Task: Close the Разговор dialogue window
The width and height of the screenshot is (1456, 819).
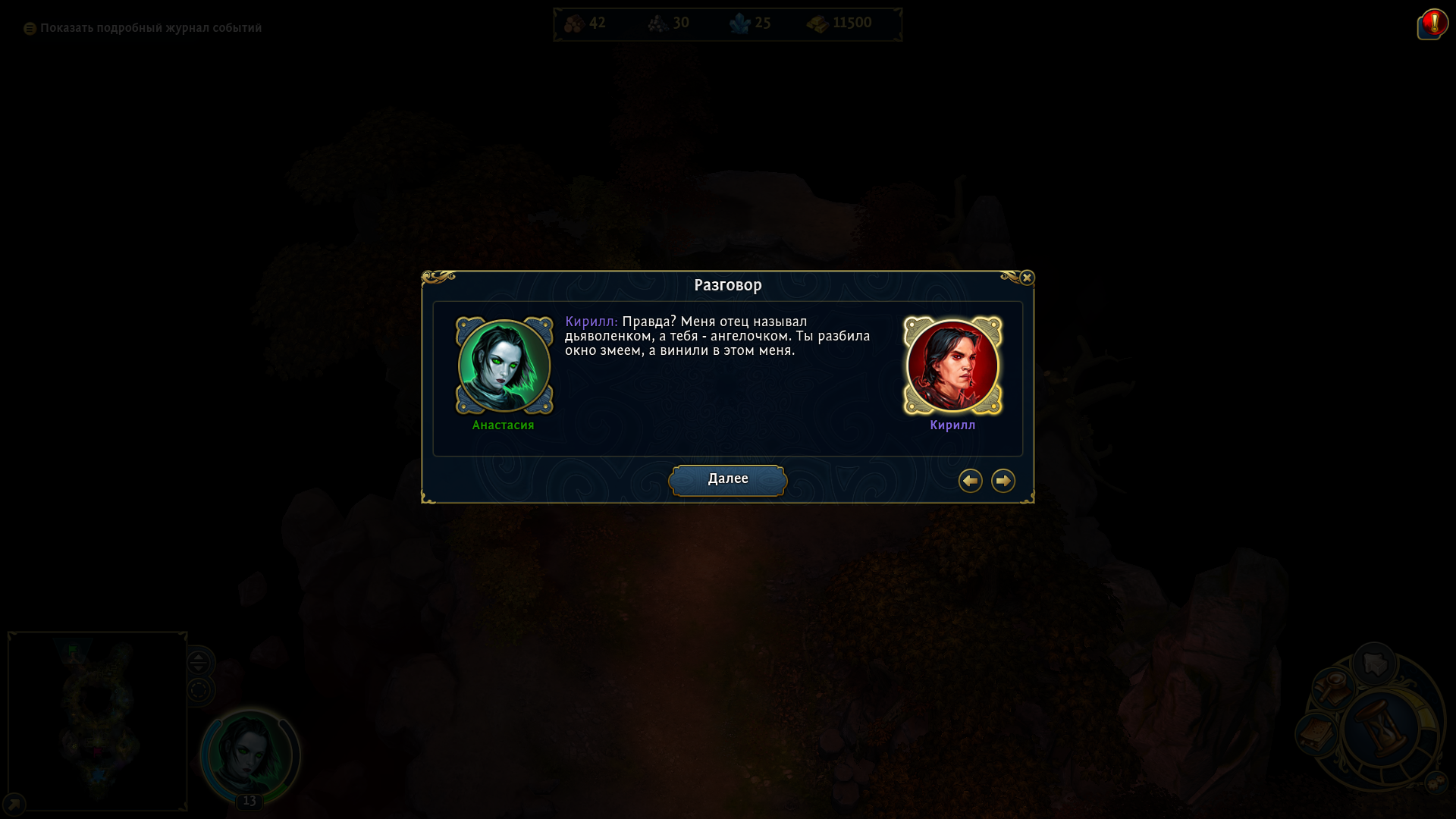Action: (x=1027, y=278)
